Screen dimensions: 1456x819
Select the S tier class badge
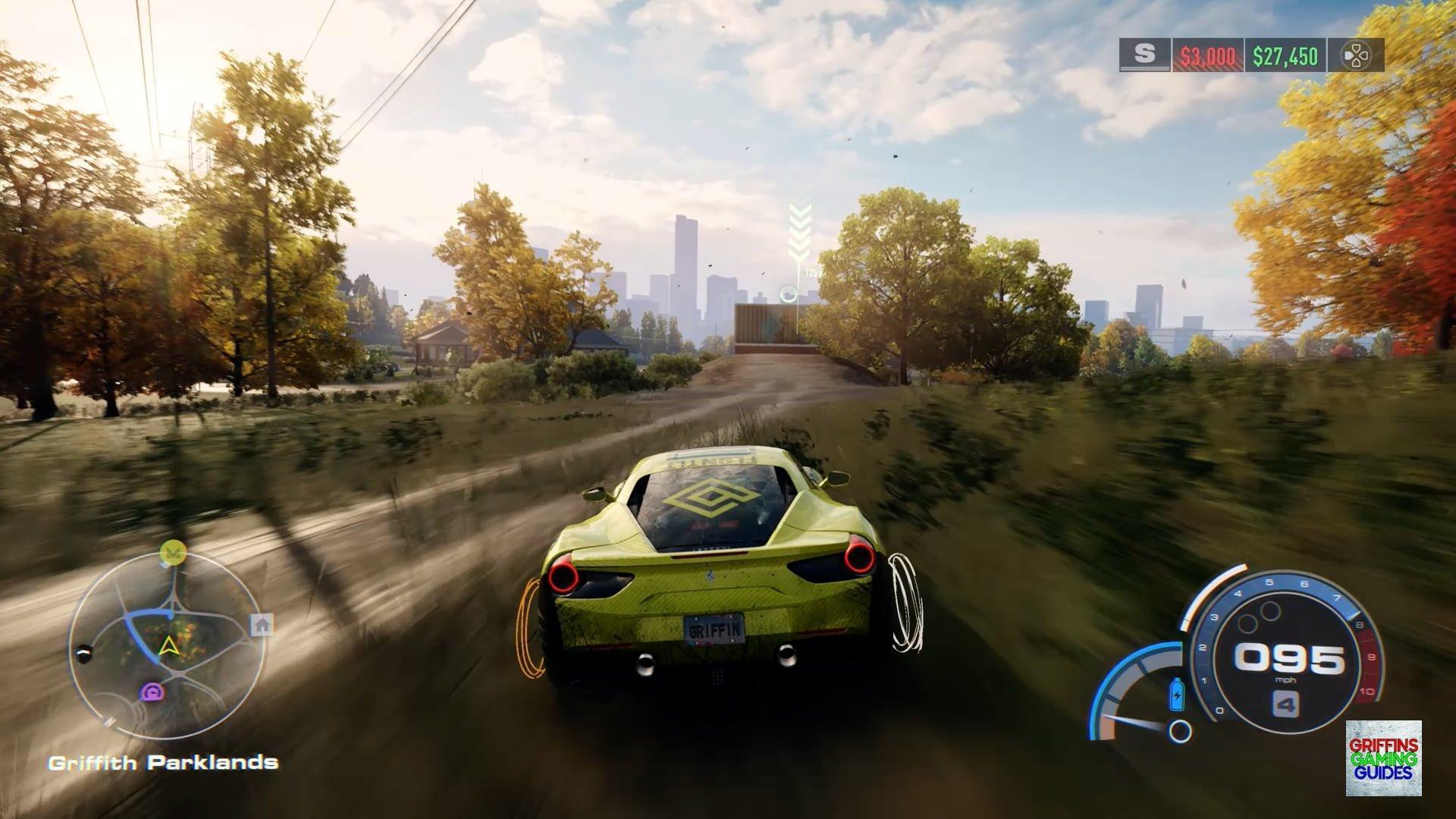[1144, 55]
